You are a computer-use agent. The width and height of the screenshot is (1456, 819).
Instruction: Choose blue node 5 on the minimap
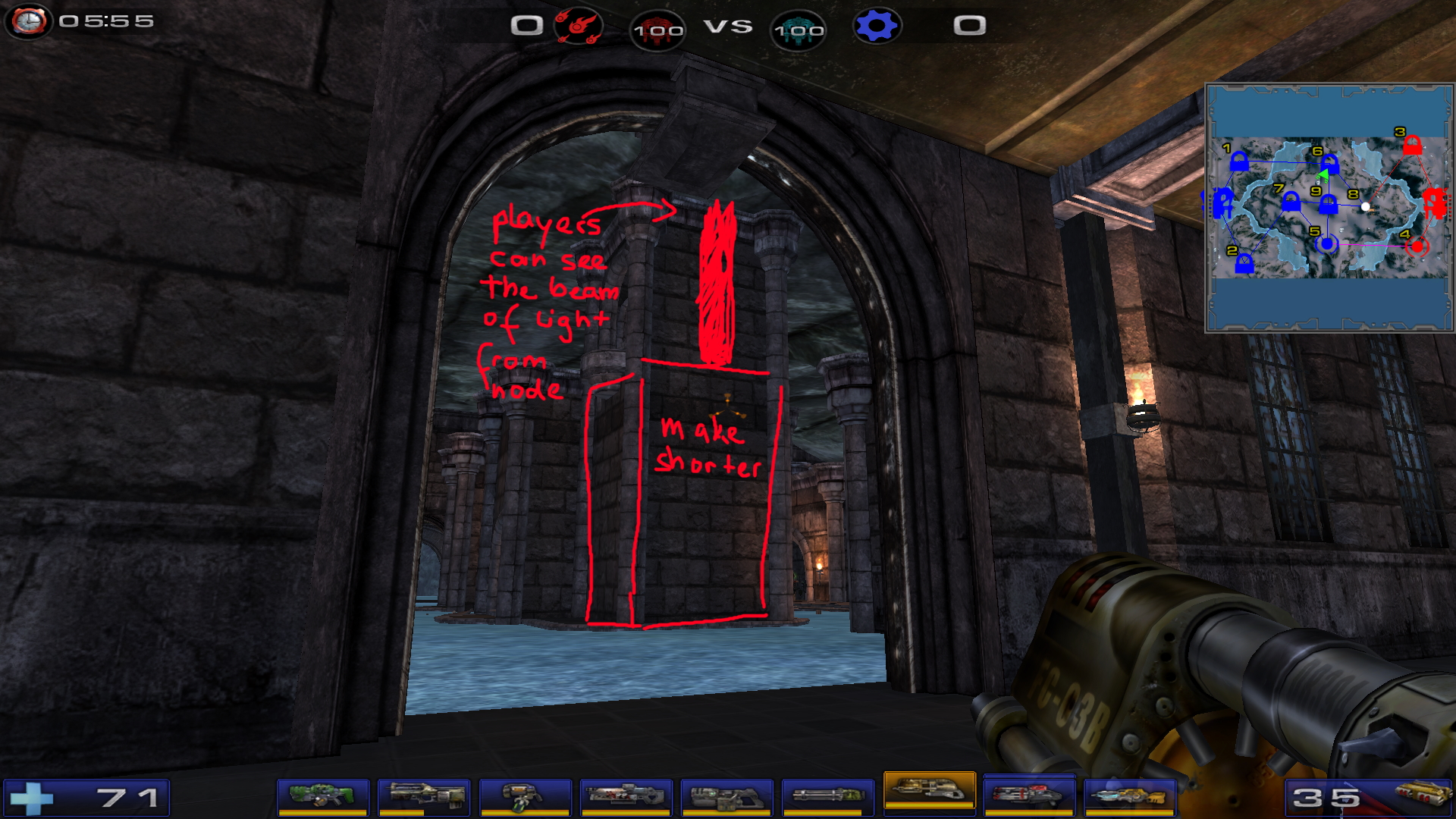click(1326, 244)
